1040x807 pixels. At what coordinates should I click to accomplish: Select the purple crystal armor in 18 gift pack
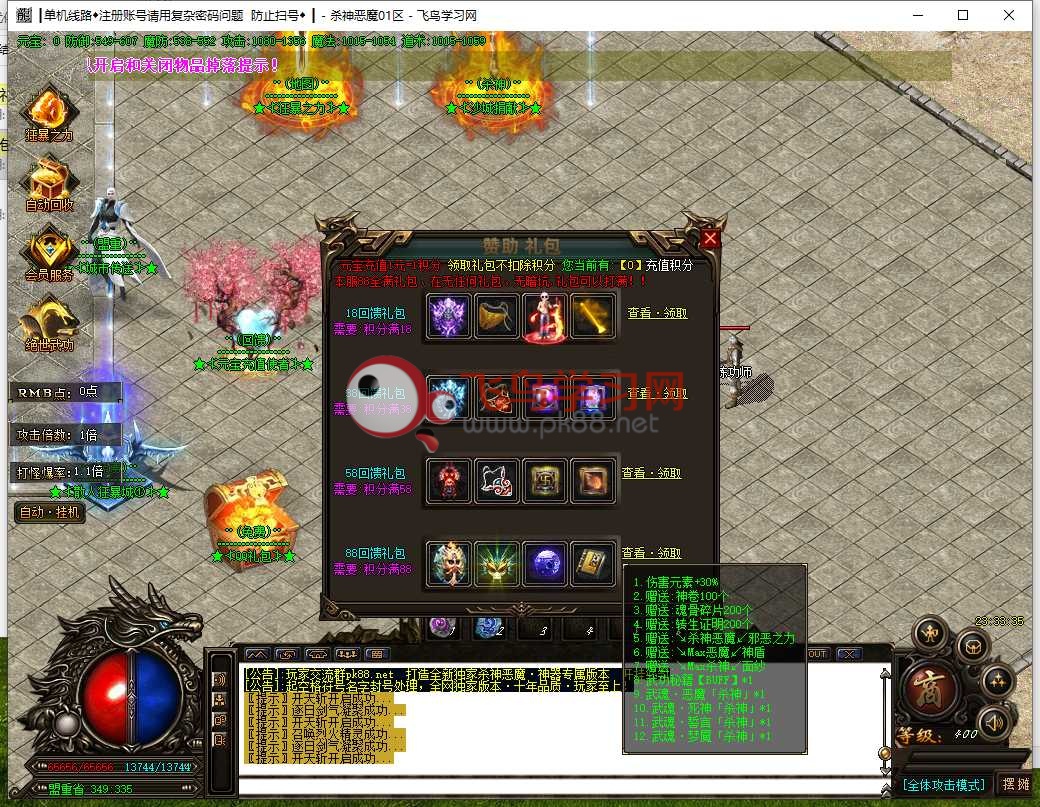(447, 316)
